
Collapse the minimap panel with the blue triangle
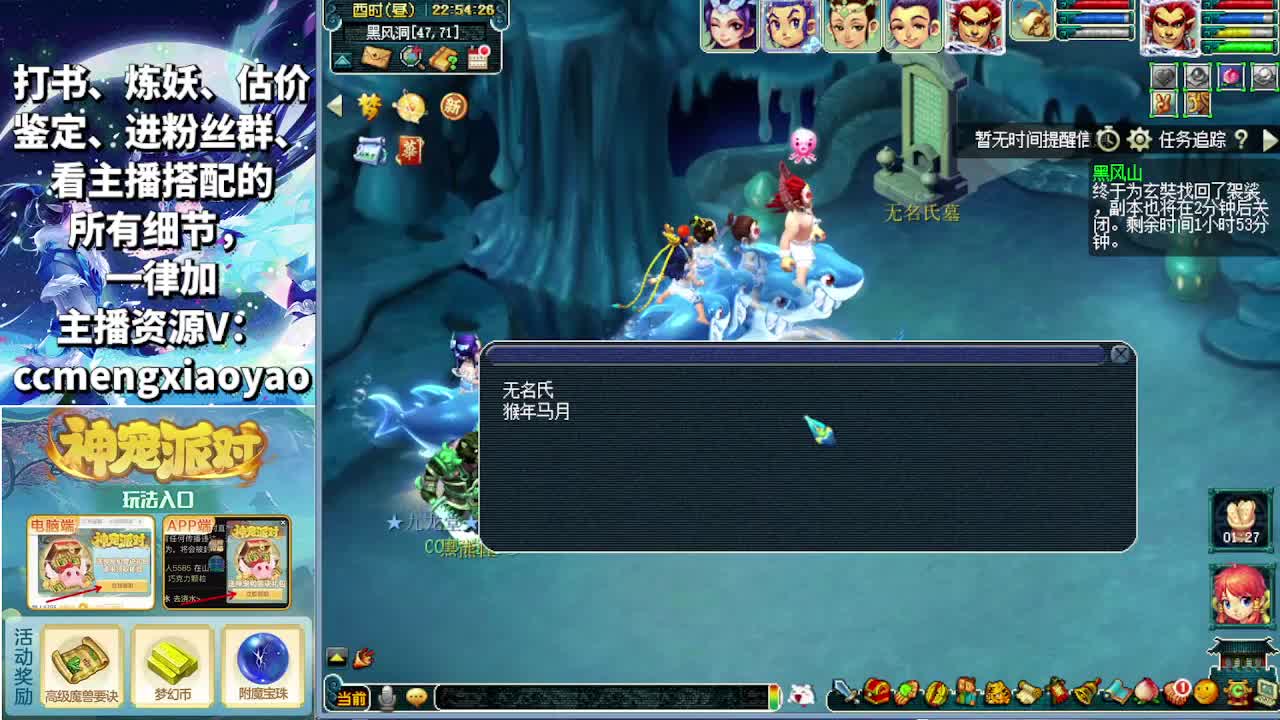(x=341, y=59)
